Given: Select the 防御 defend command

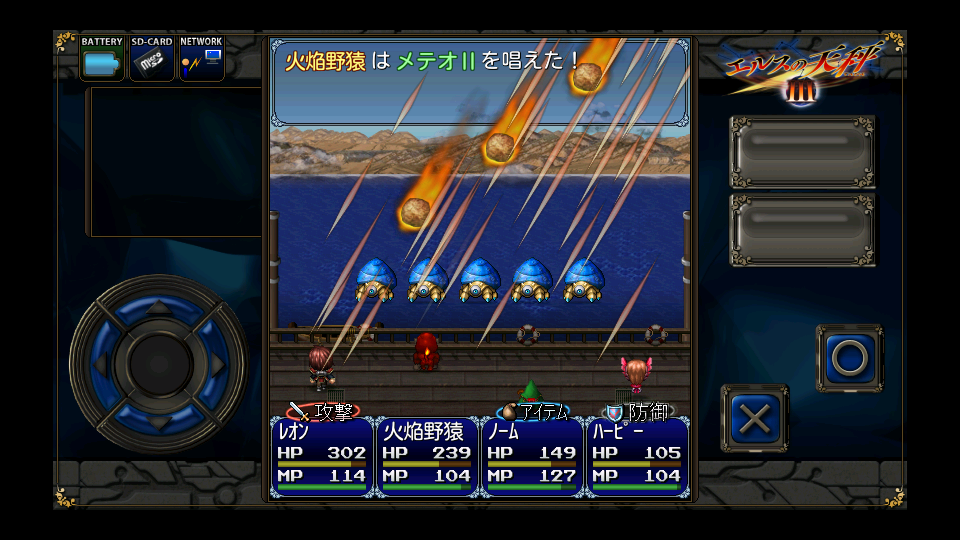Looking at the screenshot, I should point(639,411).
